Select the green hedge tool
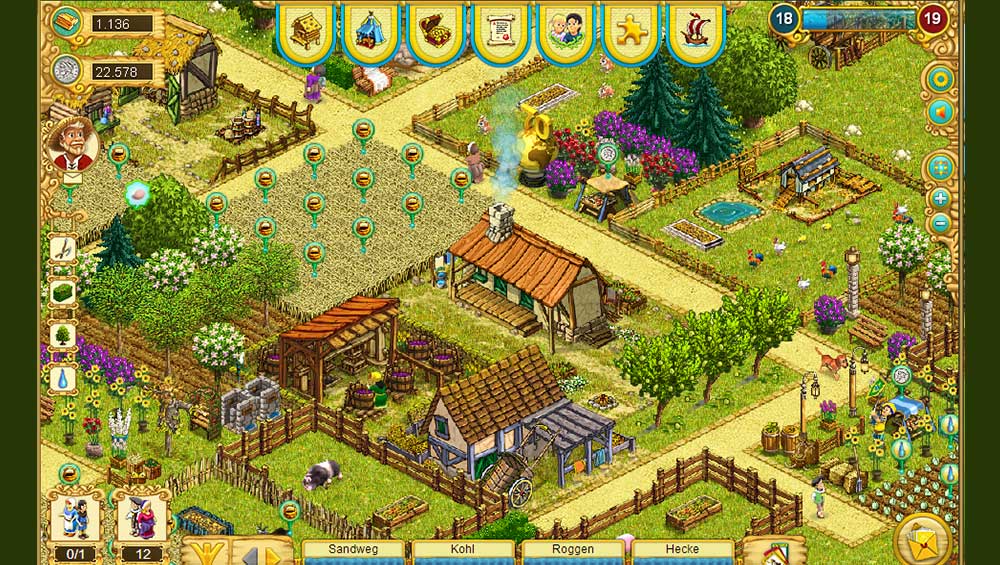Viewport: 1000px width, 565px height. coord(62,291)
